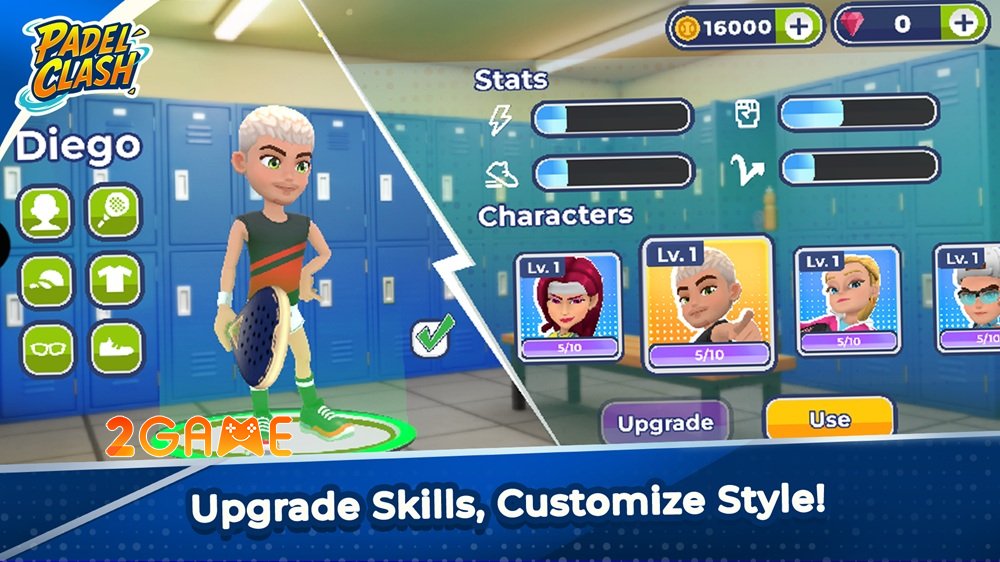Open the shirt customization category
Image resolution: width=1000 pixels, height=562 pixels.
[x=114, y=280]
